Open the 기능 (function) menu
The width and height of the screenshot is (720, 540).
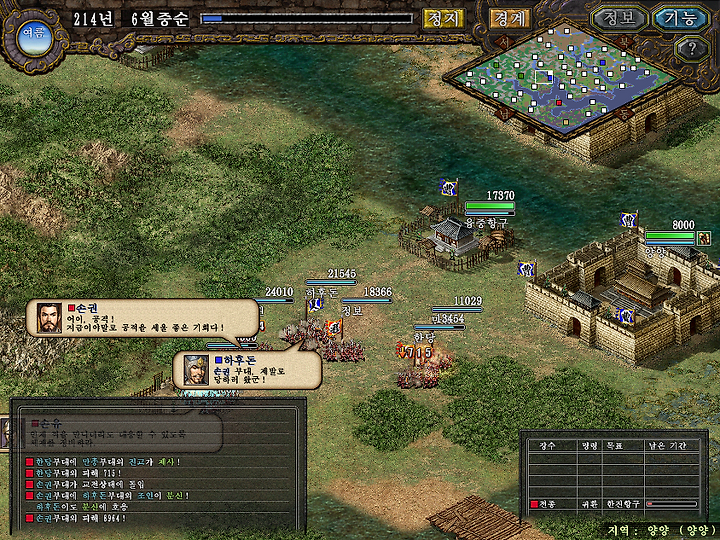680,18
